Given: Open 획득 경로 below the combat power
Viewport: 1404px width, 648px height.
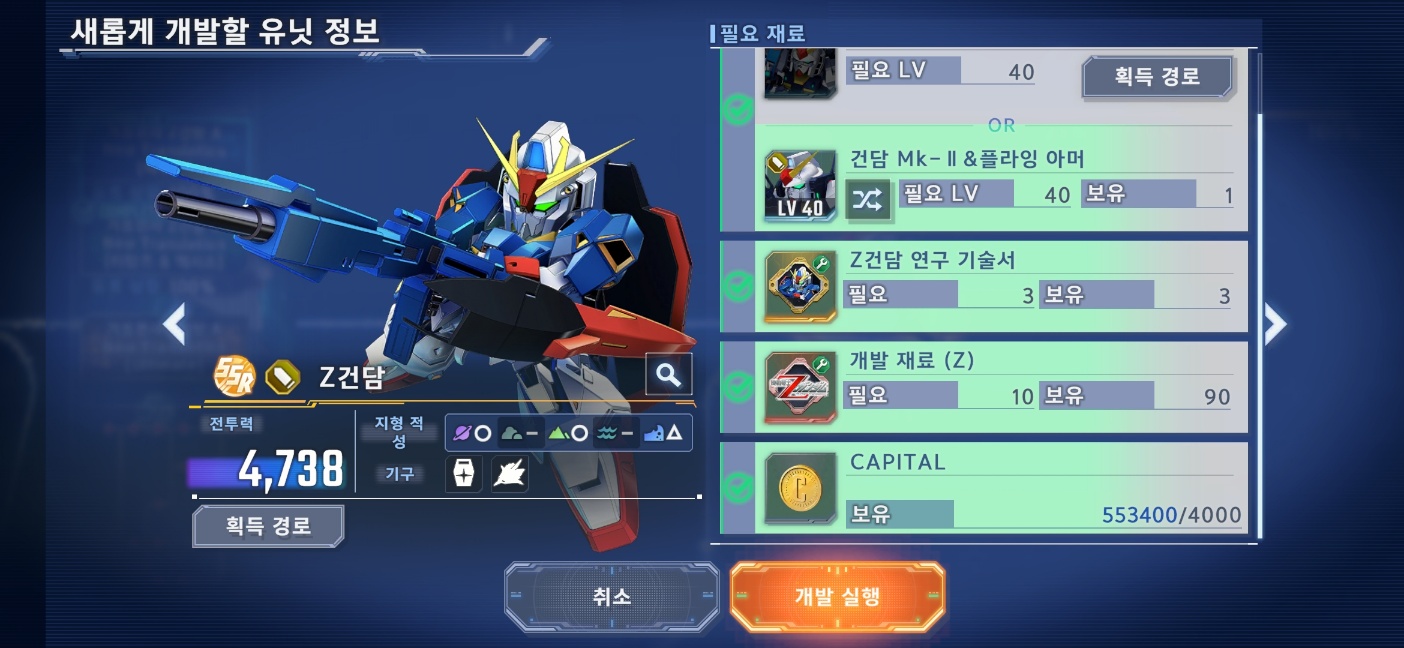Looking at the screenshot, I should (x=268, y=526).
